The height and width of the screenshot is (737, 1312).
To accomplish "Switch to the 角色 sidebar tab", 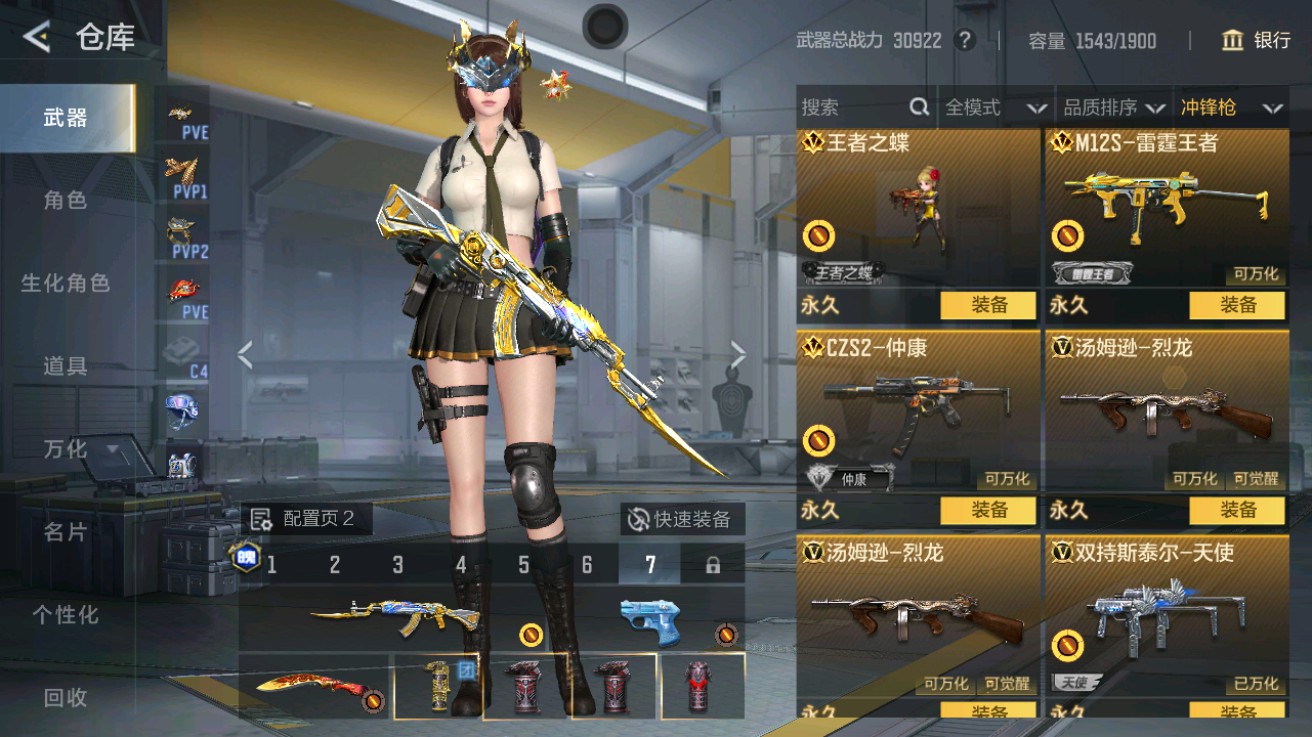I will (x=64, y=201).
